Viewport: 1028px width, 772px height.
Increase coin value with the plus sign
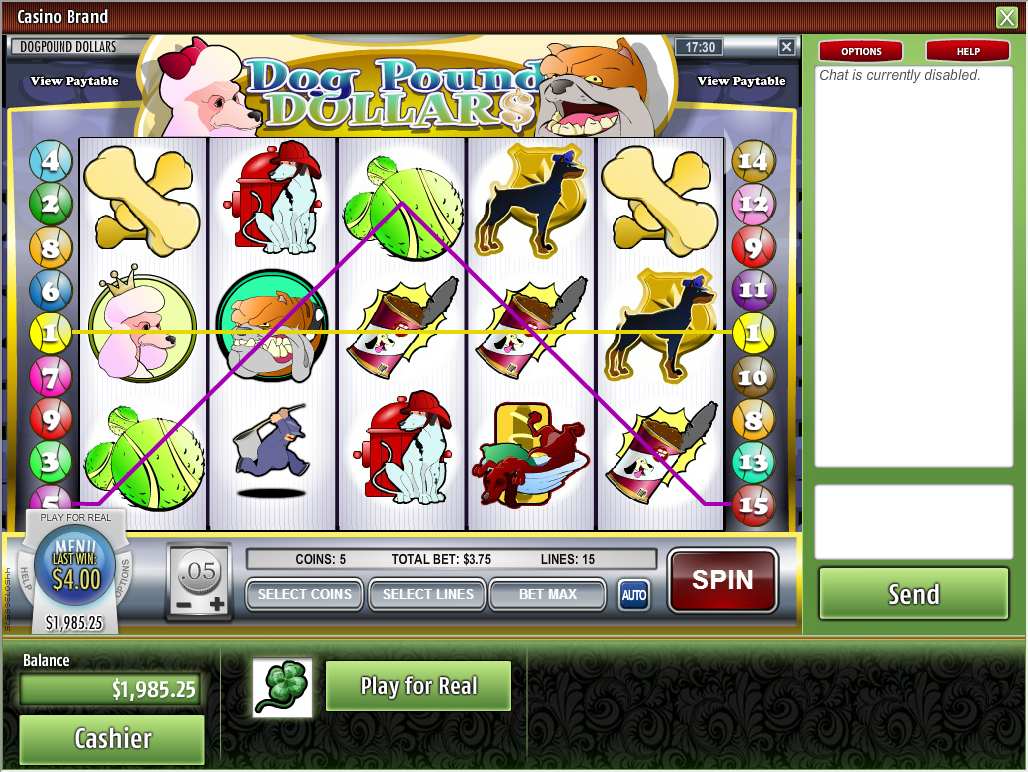tap(217, 604)
